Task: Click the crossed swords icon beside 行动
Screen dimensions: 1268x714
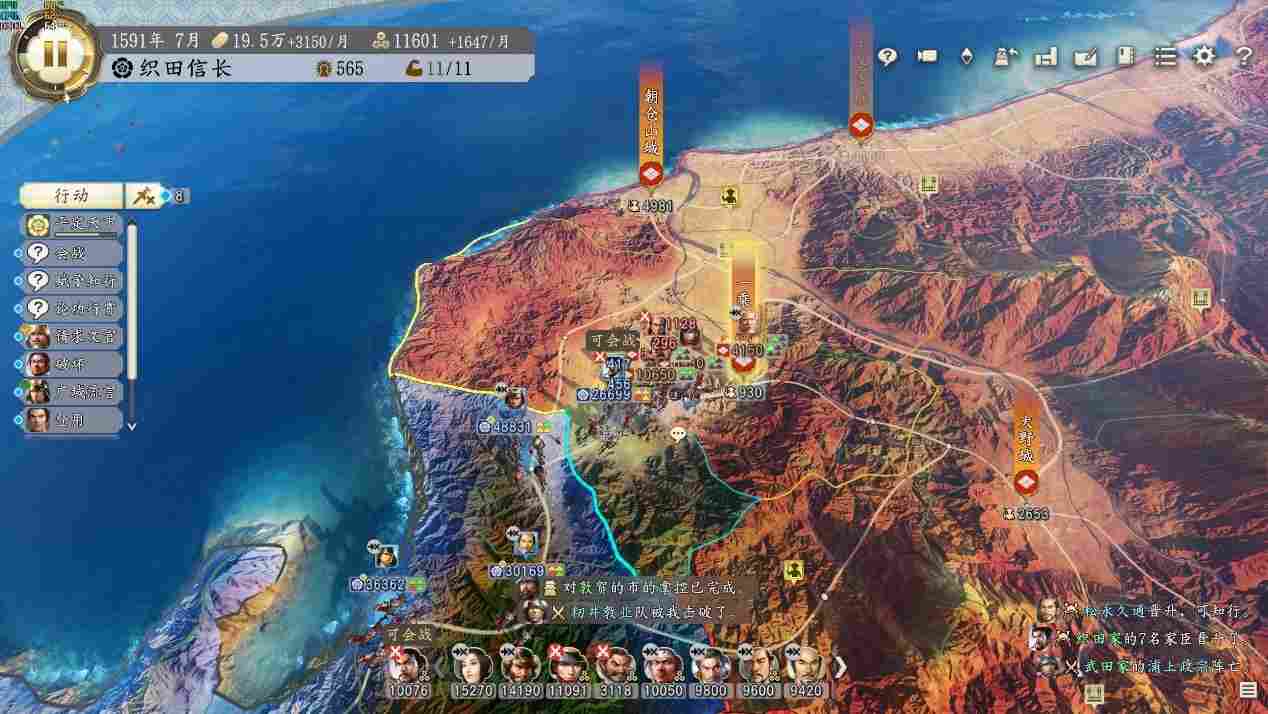Action: click(143, 196)
